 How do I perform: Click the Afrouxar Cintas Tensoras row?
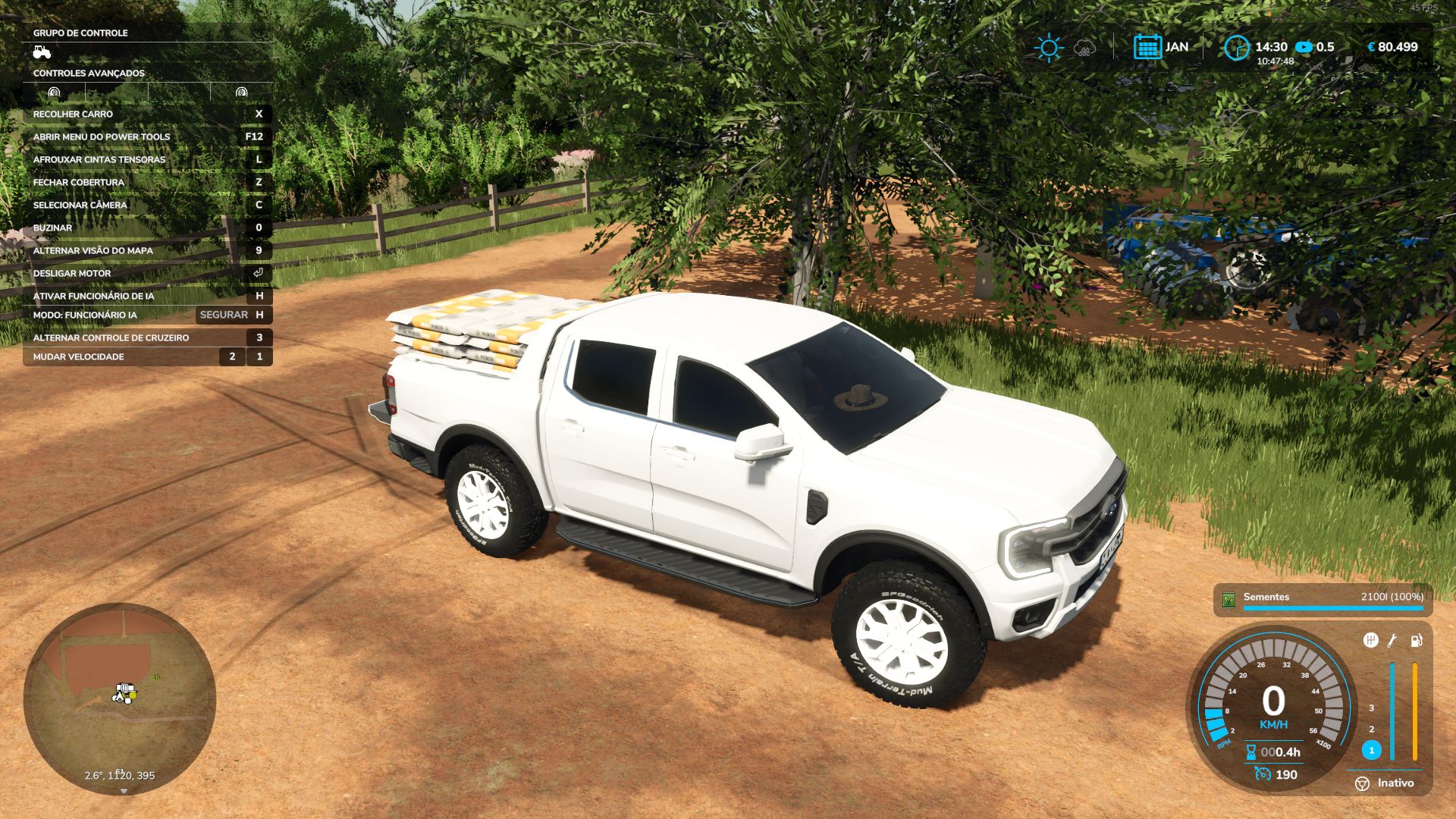click(x=148, y=159)
